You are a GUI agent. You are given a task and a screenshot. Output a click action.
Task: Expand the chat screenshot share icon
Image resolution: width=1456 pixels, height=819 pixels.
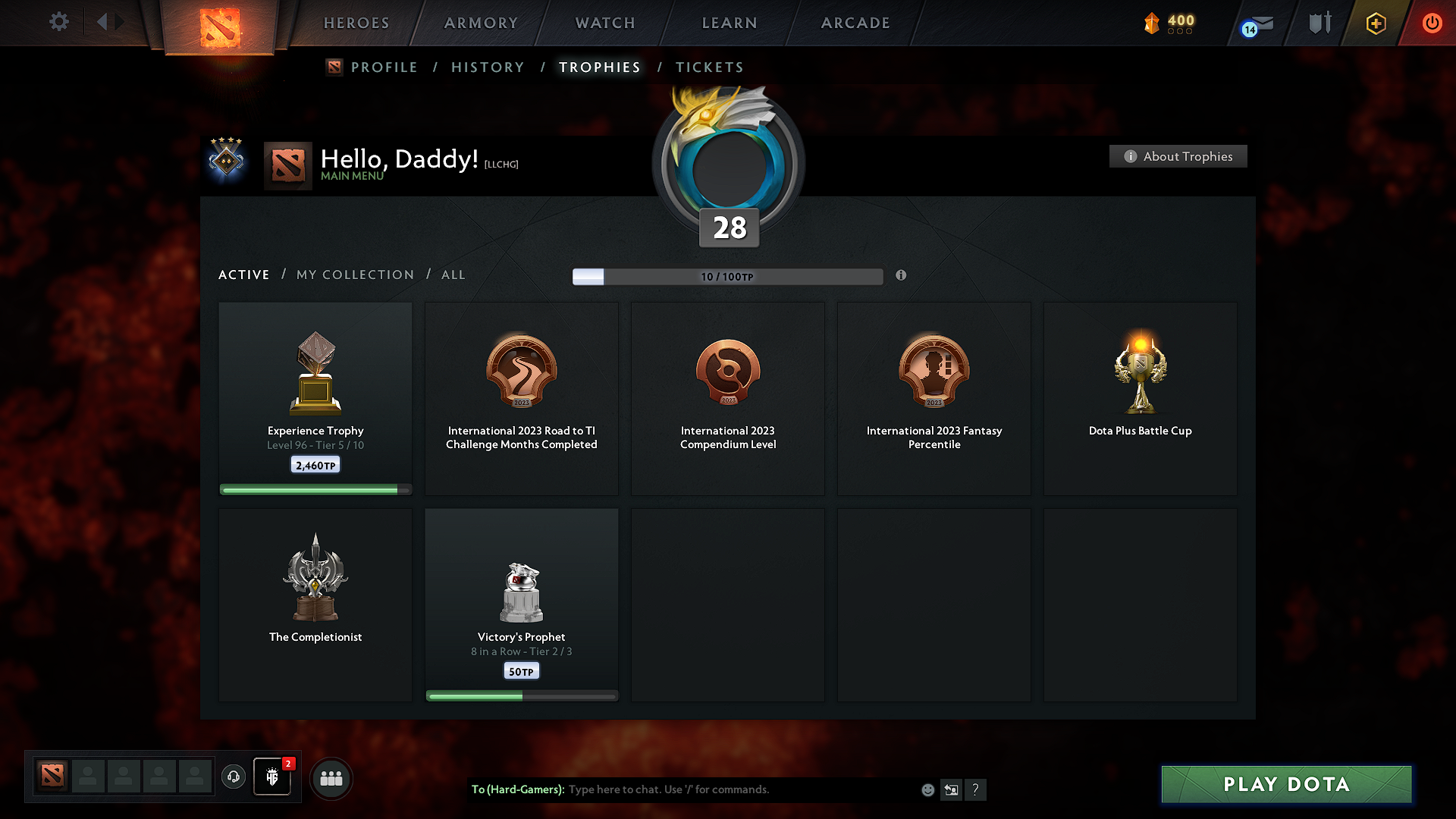(x=951, y=789)
